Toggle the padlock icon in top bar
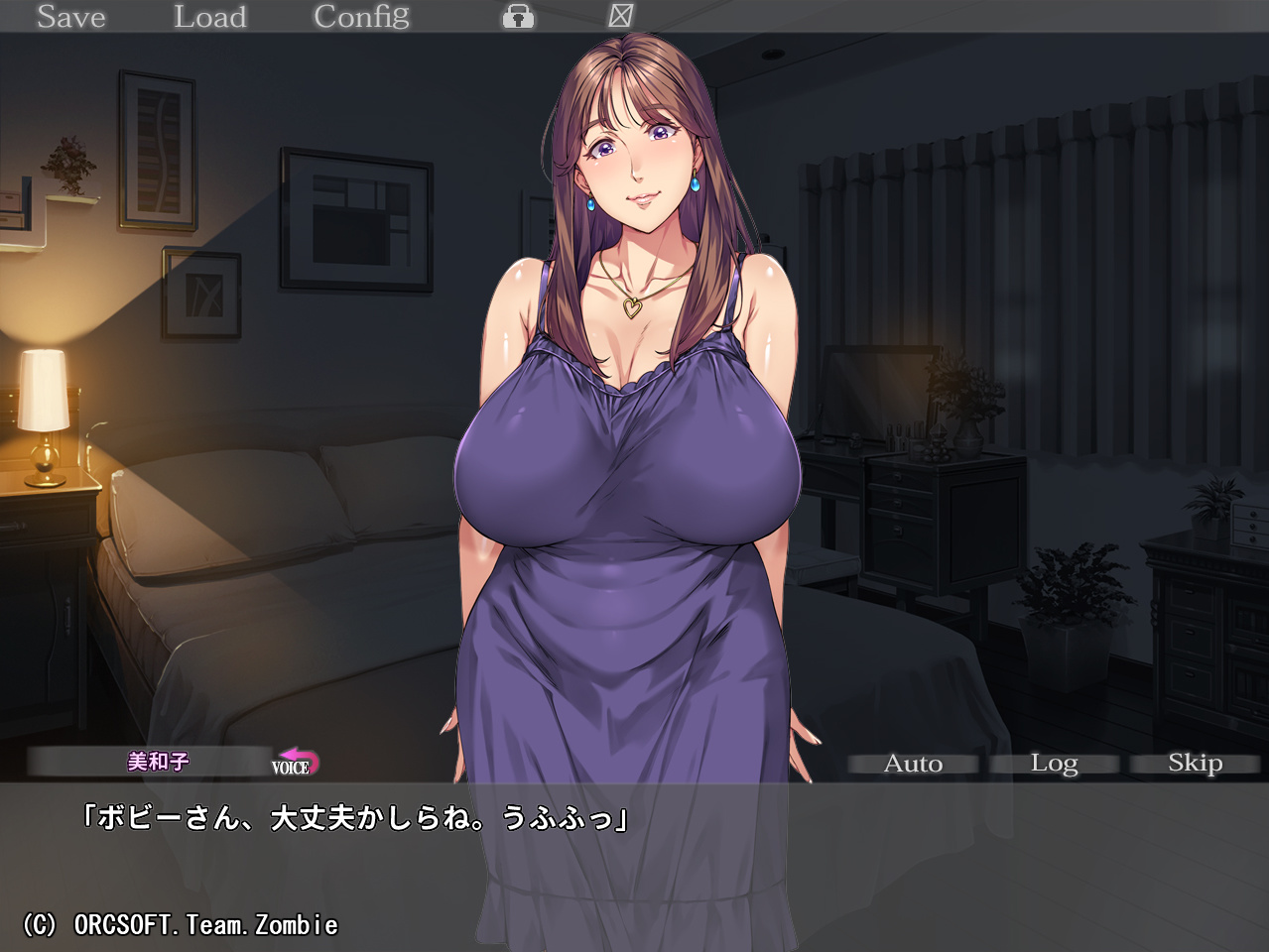 click(x=518, y=17)
